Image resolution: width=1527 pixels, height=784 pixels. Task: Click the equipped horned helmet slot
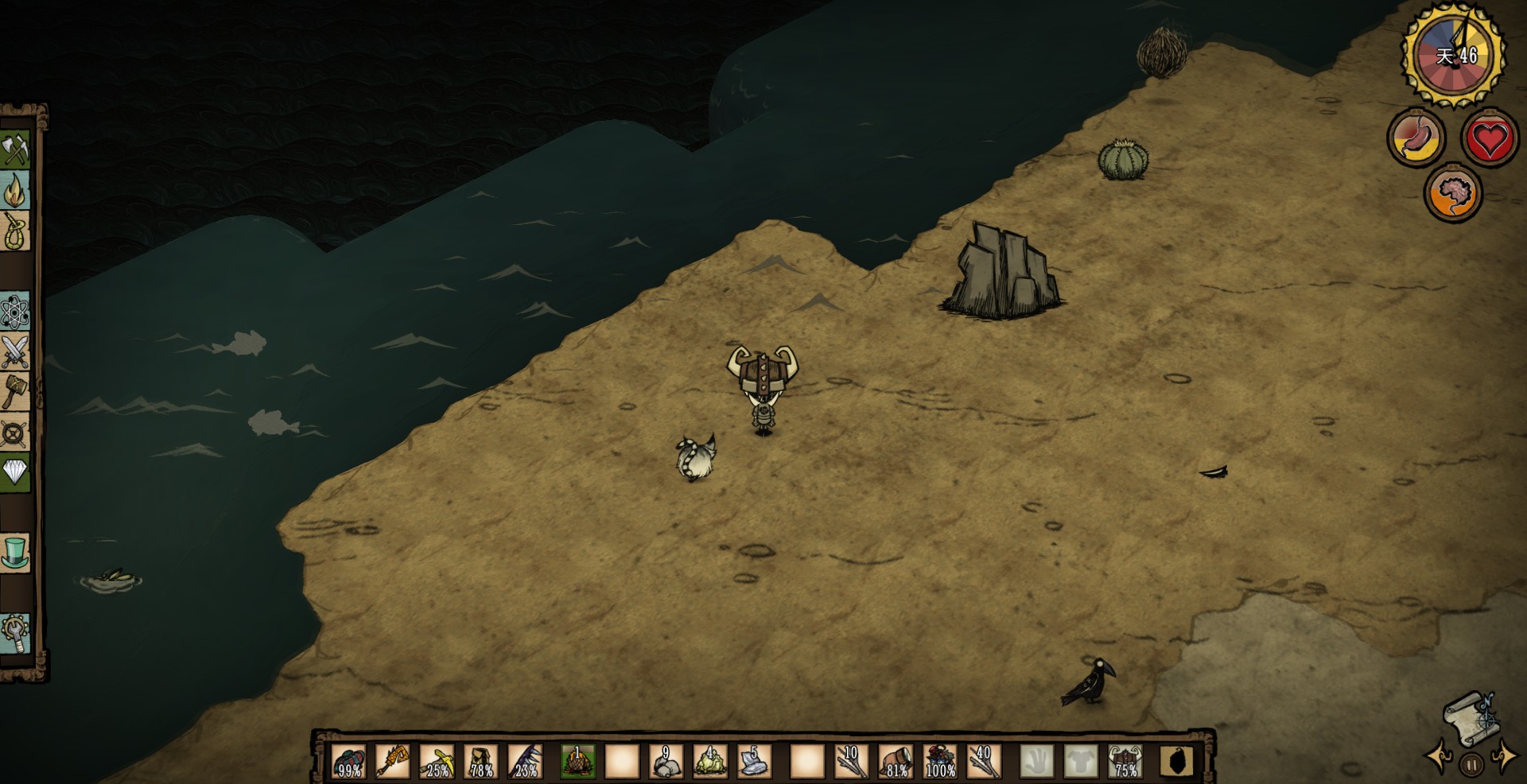1125,761
